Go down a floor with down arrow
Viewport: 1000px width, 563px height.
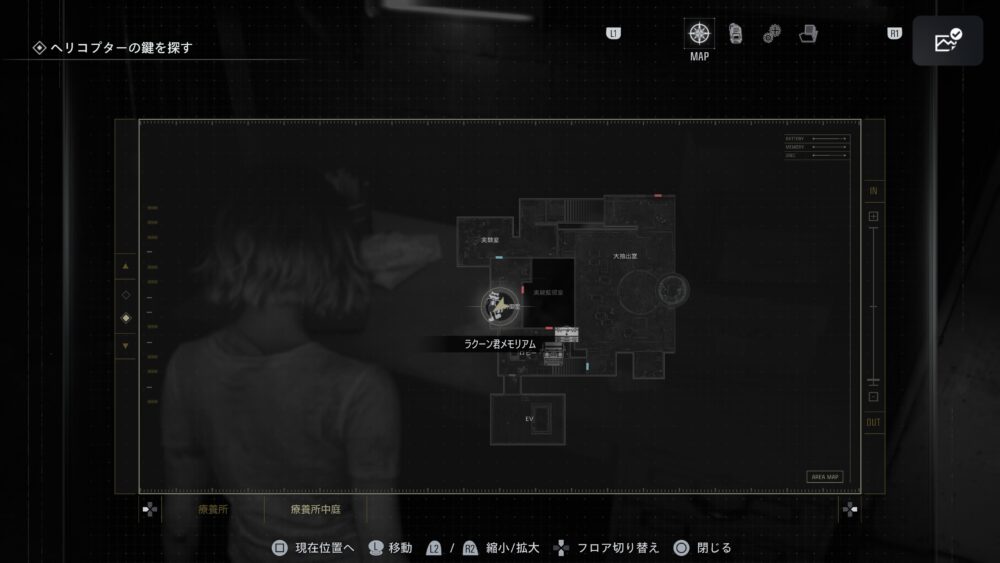click(x=125, y=346)
